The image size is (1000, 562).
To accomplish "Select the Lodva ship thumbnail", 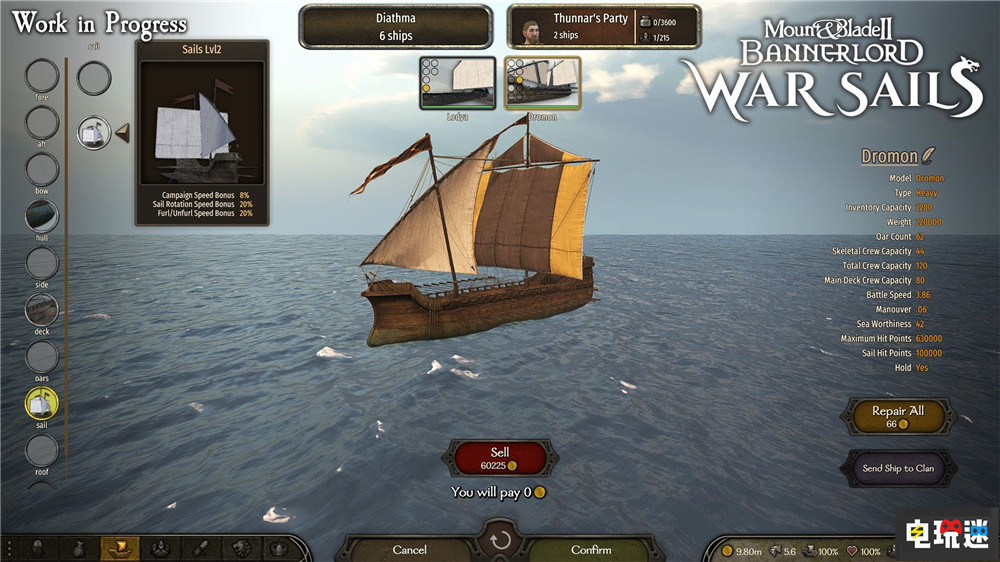I will tap(457, 83).
